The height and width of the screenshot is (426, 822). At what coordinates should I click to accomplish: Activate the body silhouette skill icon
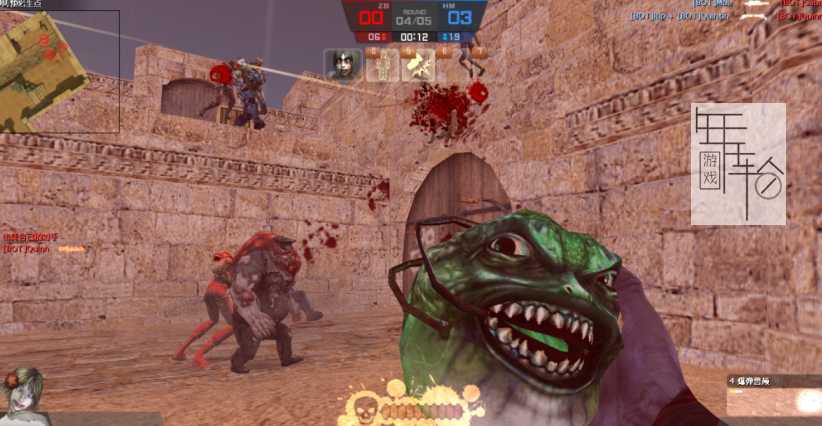point(382,65)
